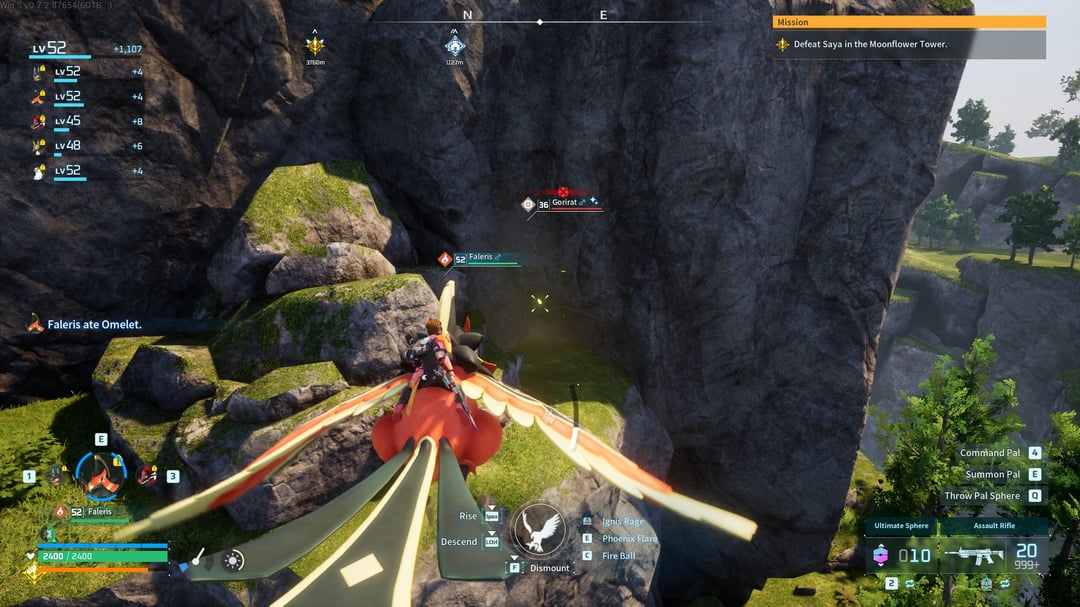This screenshot has width=1080, height=607.
Task: Click the sun day-cycle indicator icon
Action: point(233,560)
